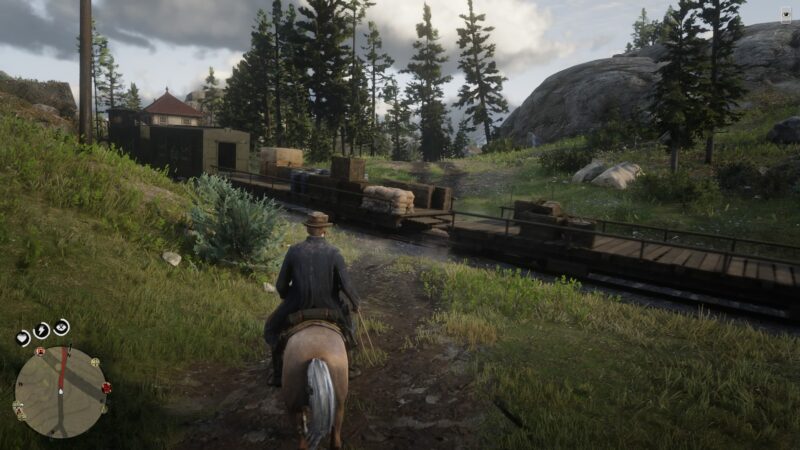This screenshot has width=800, height=450.
Task: Click the red marker on the minimap's right edge
Action: coord(106,388)
